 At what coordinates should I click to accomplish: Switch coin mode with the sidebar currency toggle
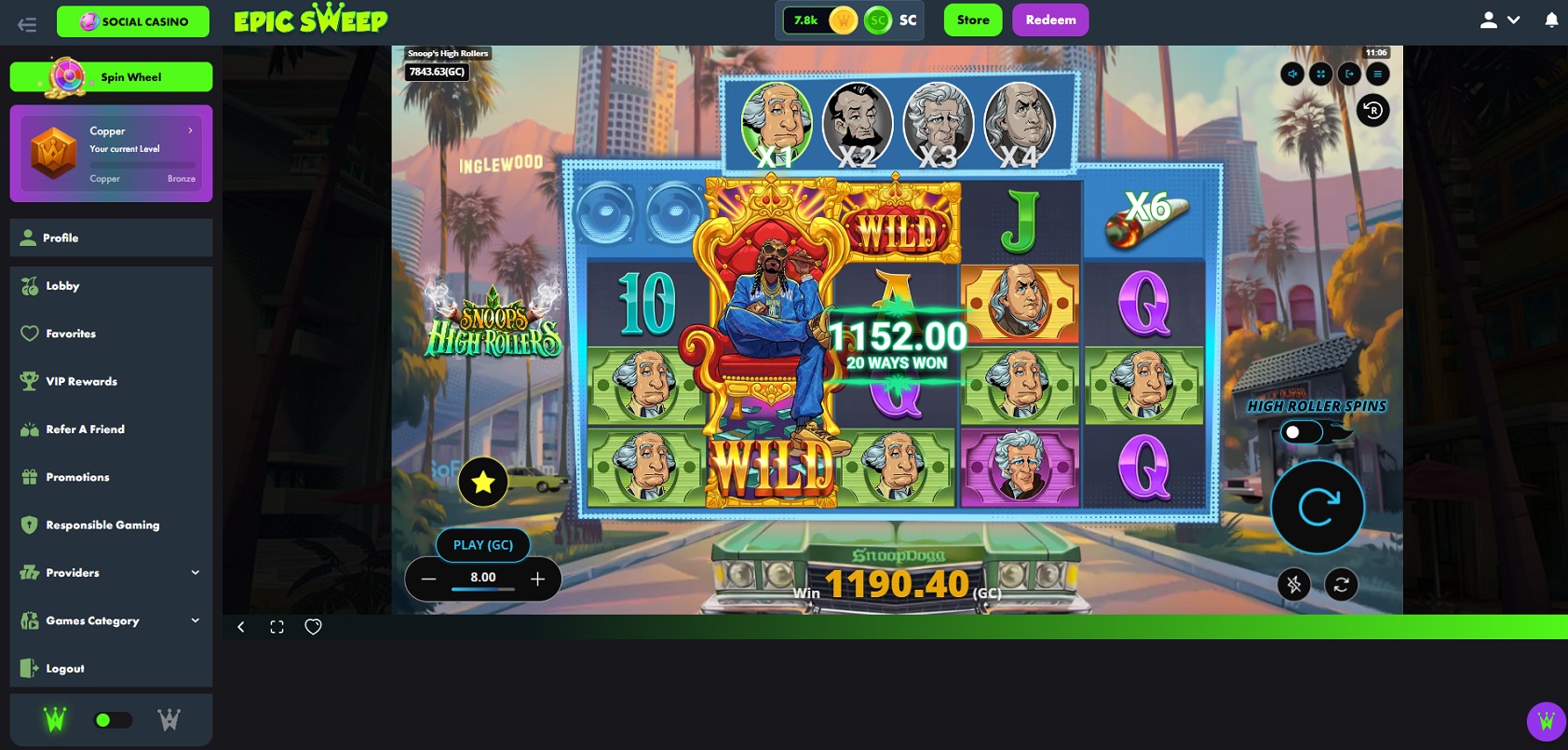(x=115, y=718)
